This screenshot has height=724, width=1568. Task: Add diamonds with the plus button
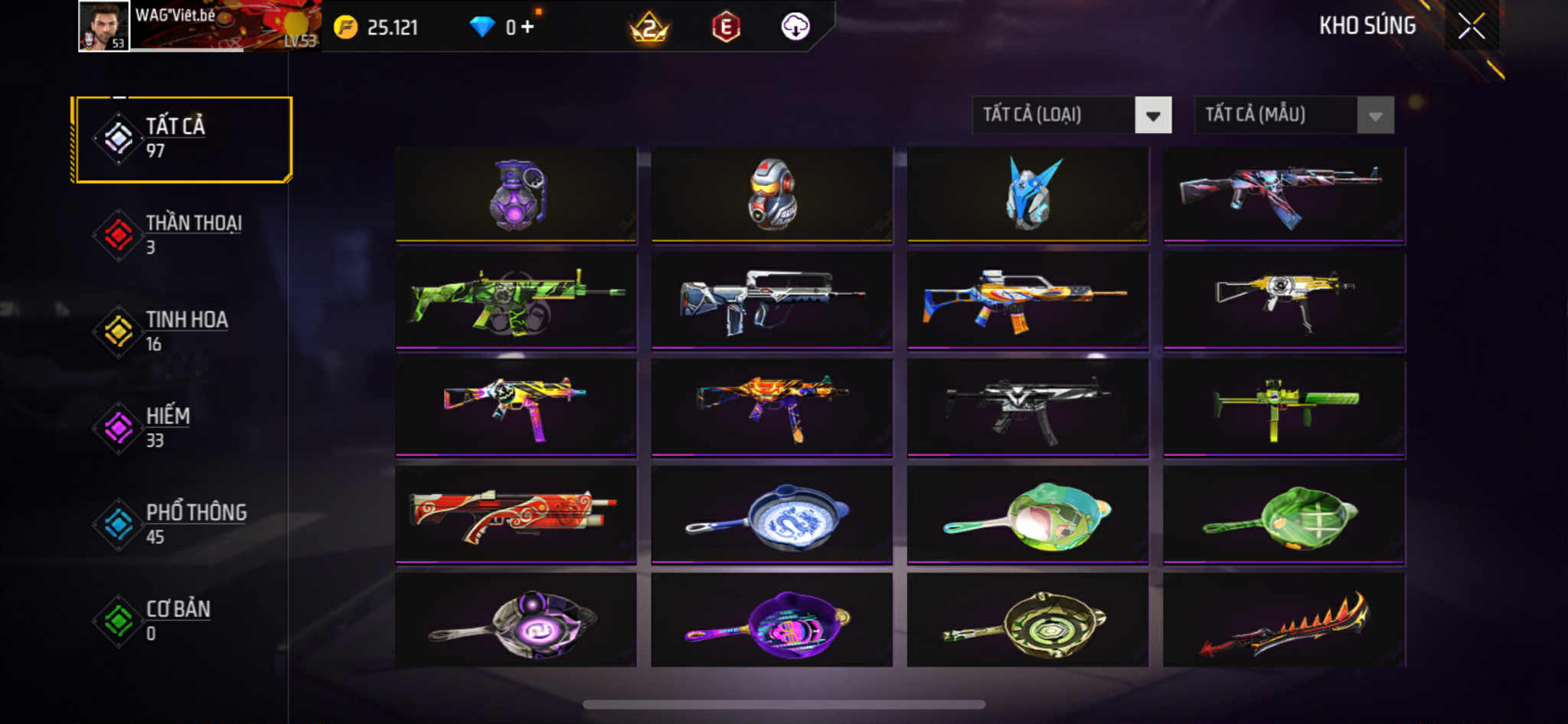pyautogui.click(x=528, y=28)
